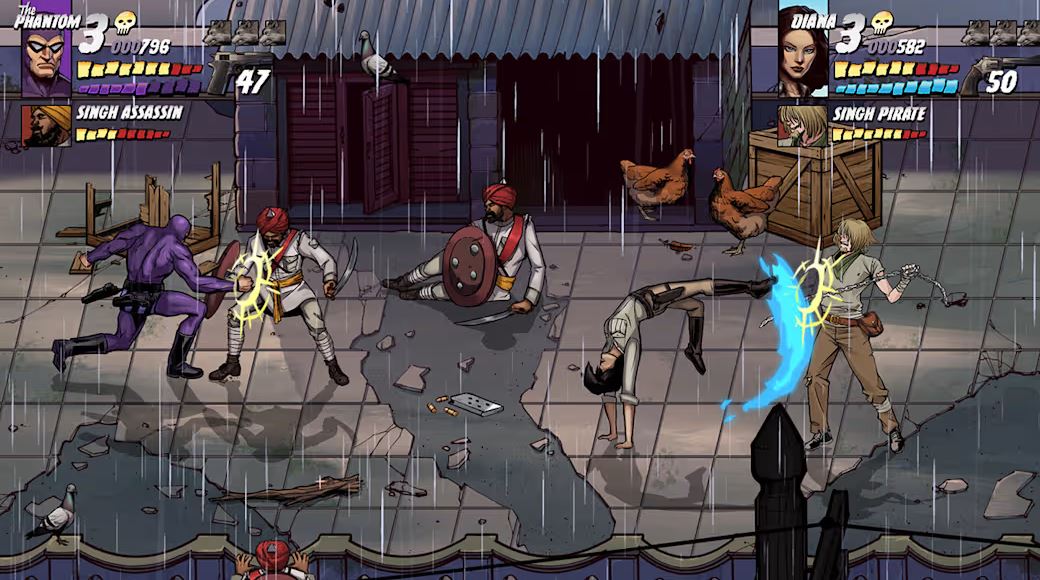Click the Singh Assassin enemy portrait

(47, 126)
